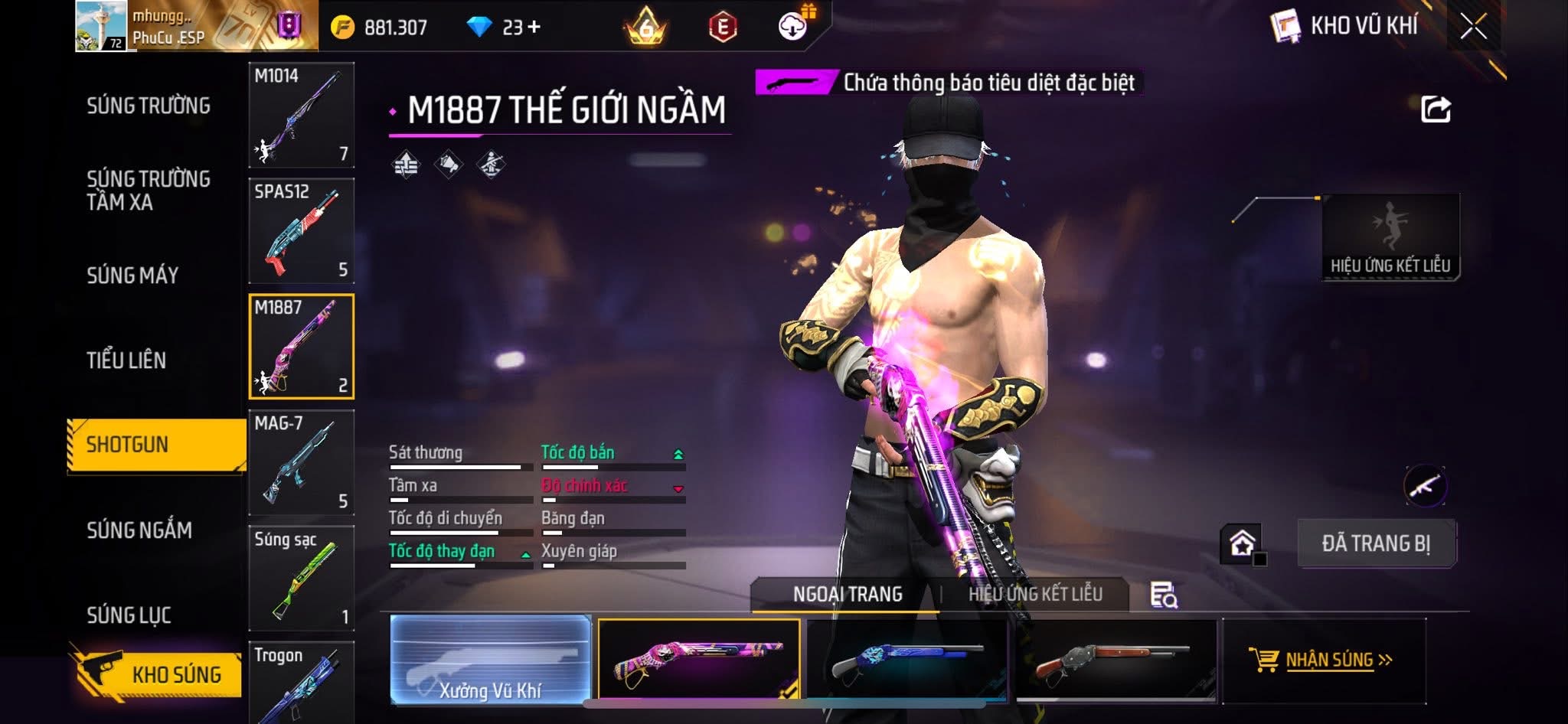Switch to the Tiểu Liên category

(126, 360)
